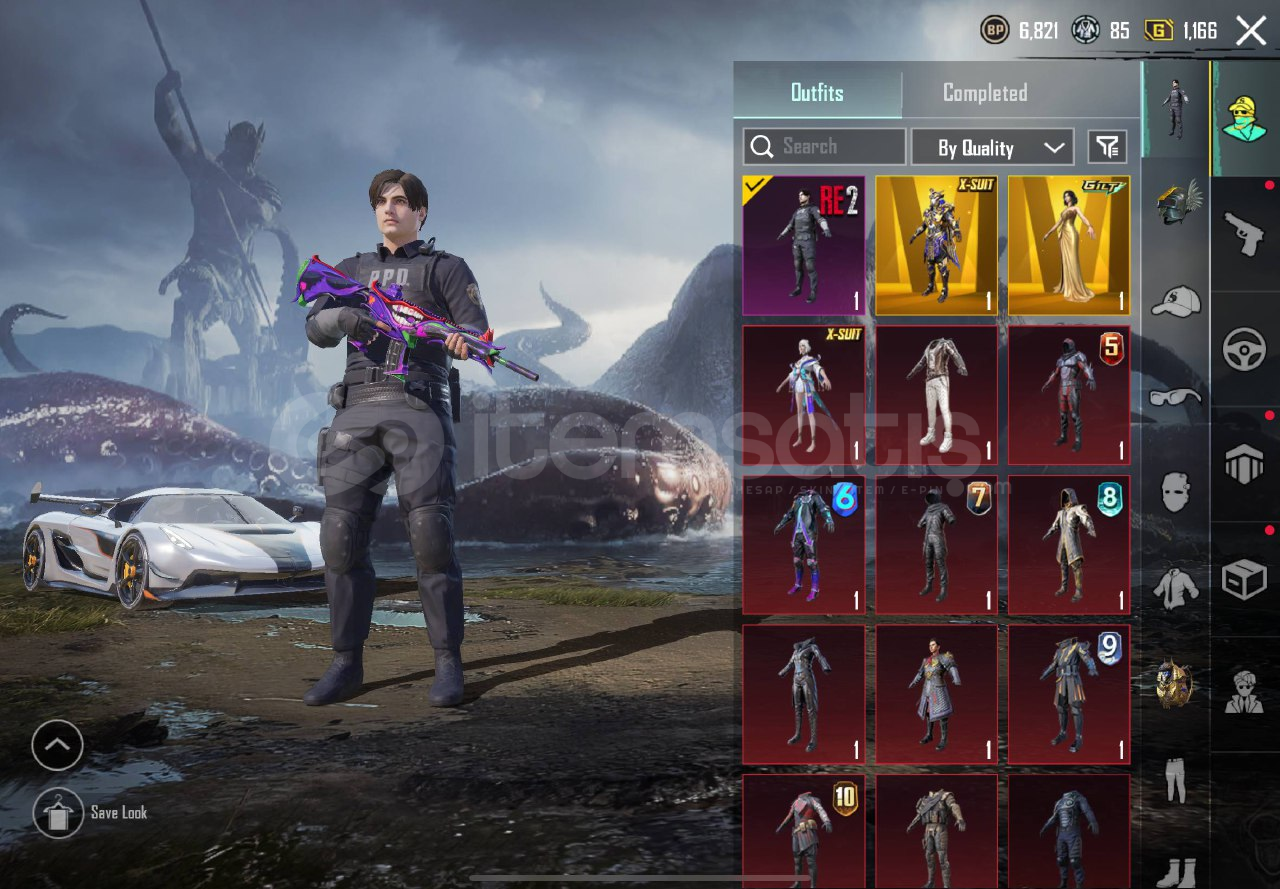Show the cap headwear category
The width and height of the screenshot is (1280, 889).
point(1175,301)
